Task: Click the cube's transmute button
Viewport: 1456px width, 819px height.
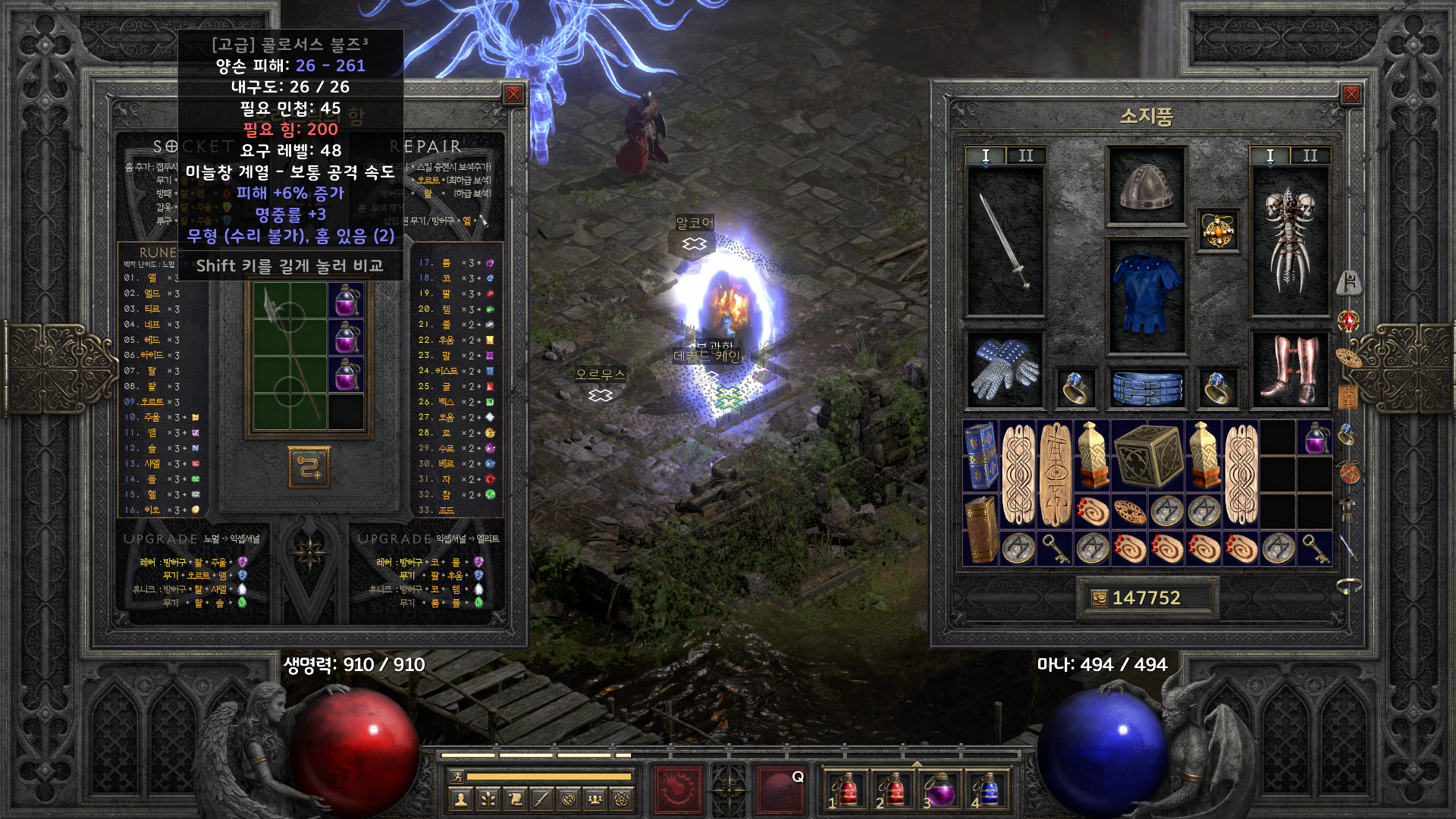Action: (309, 467)
